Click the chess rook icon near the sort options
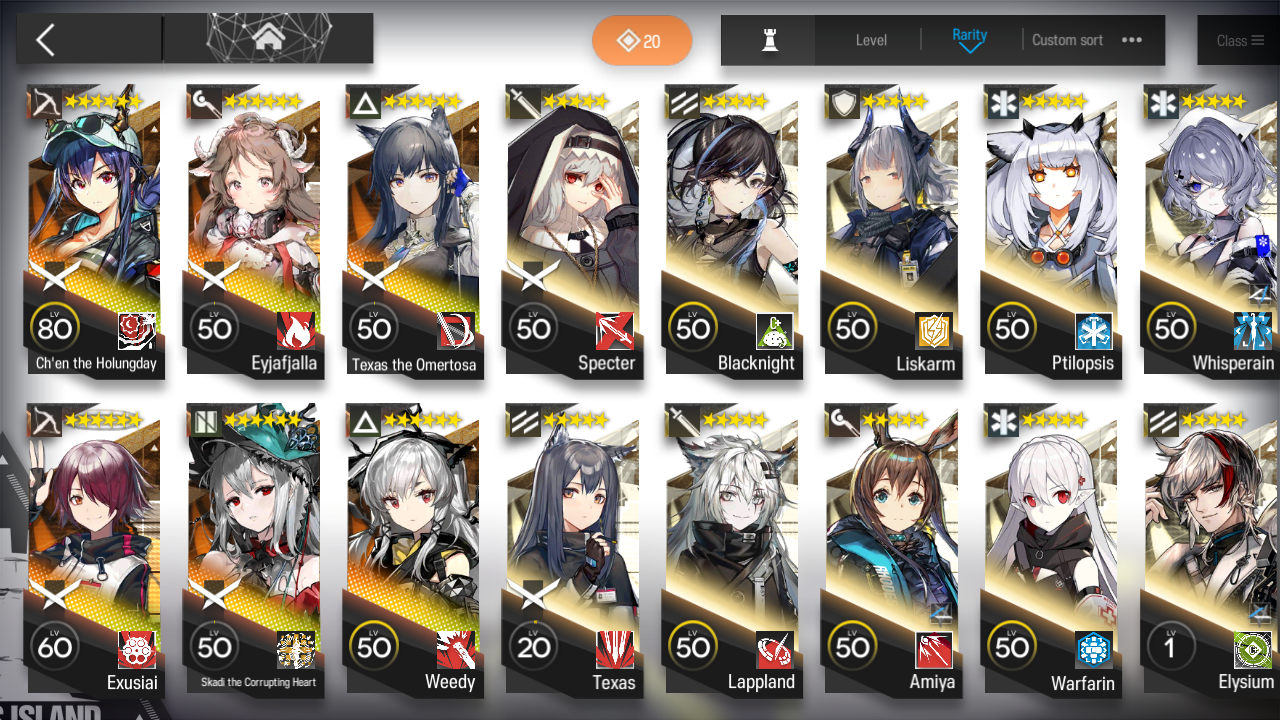This screenshot has height=720, width=1280. coord(767,40)
